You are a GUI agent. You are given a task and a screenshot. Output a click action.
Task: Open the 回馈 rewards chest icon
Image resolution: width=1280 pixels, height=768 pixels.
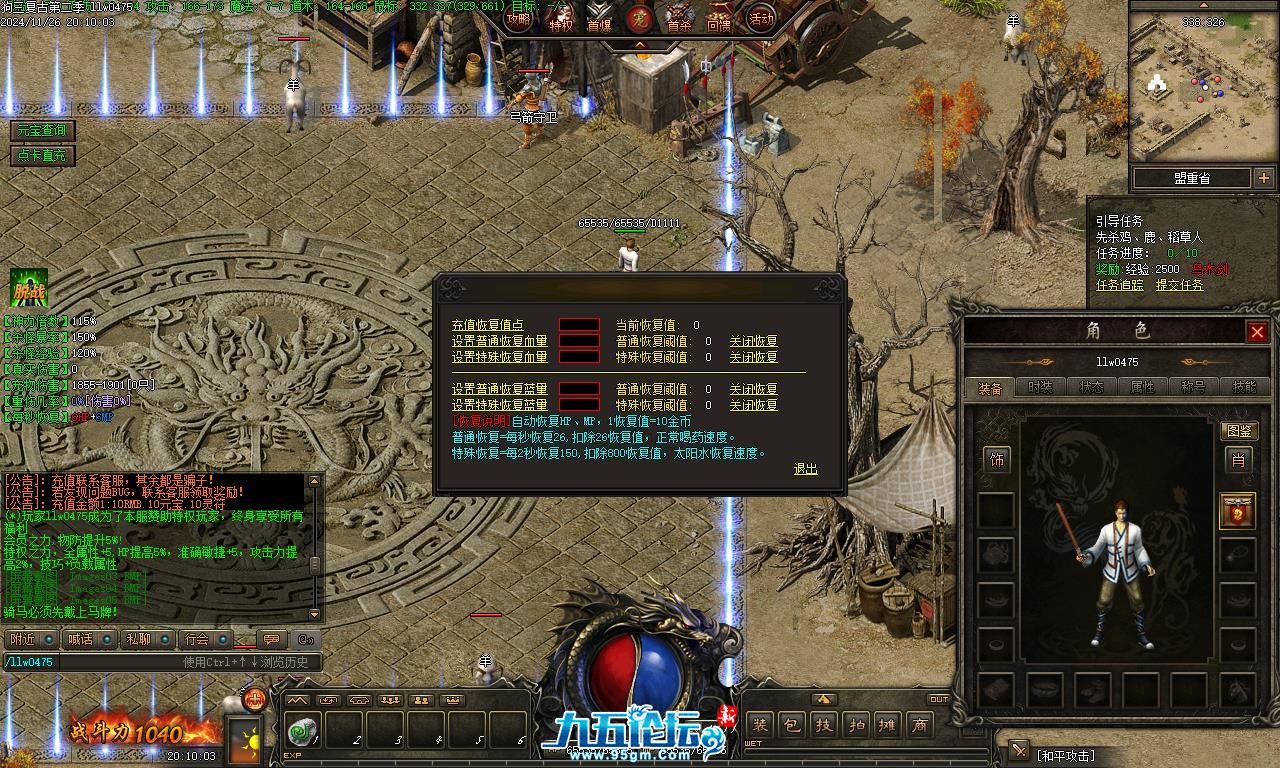pos(719,18)
